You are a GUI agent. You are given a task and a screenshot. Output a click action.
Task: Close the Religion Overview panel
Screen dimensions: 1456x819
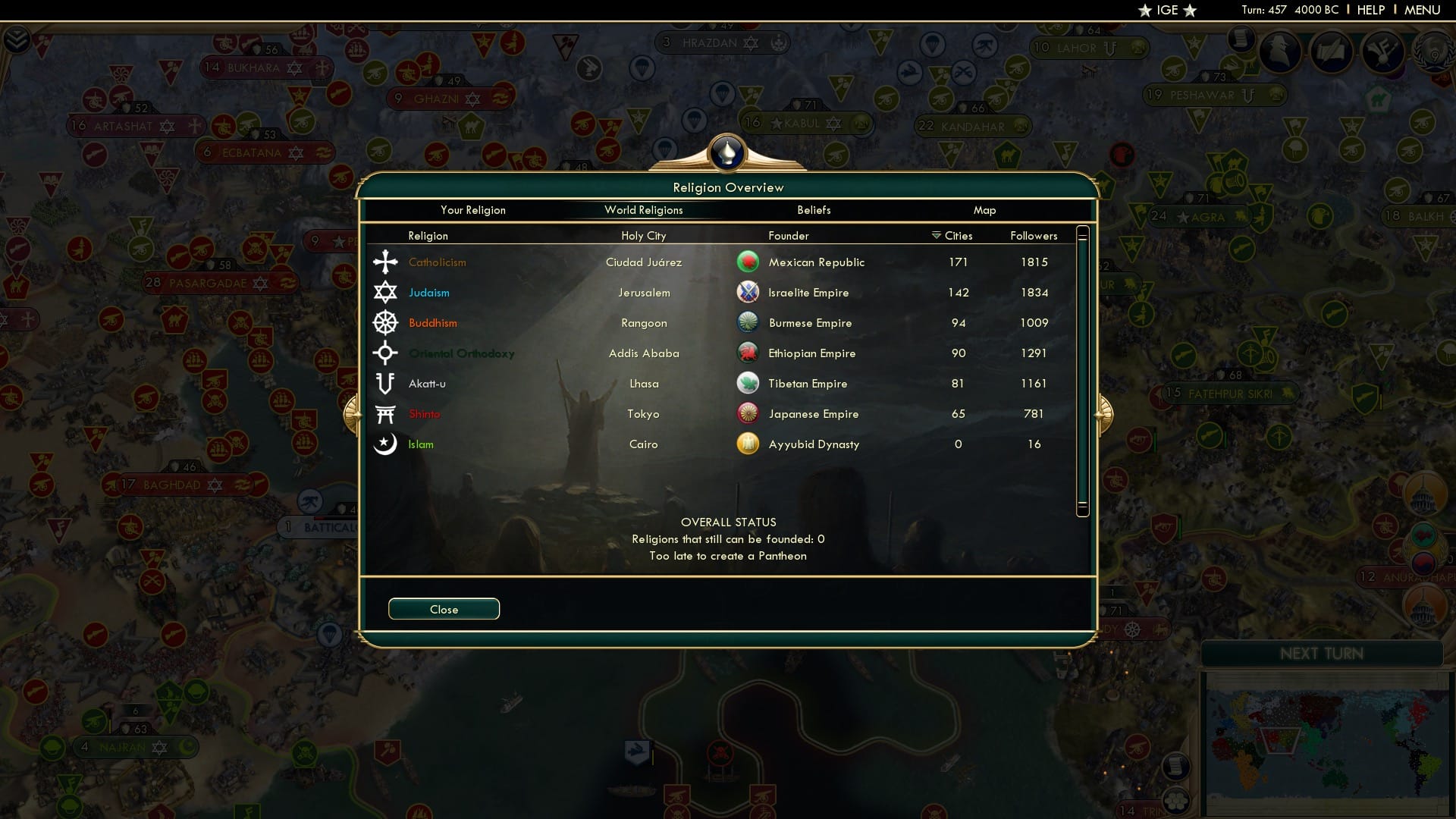[444, 609]
